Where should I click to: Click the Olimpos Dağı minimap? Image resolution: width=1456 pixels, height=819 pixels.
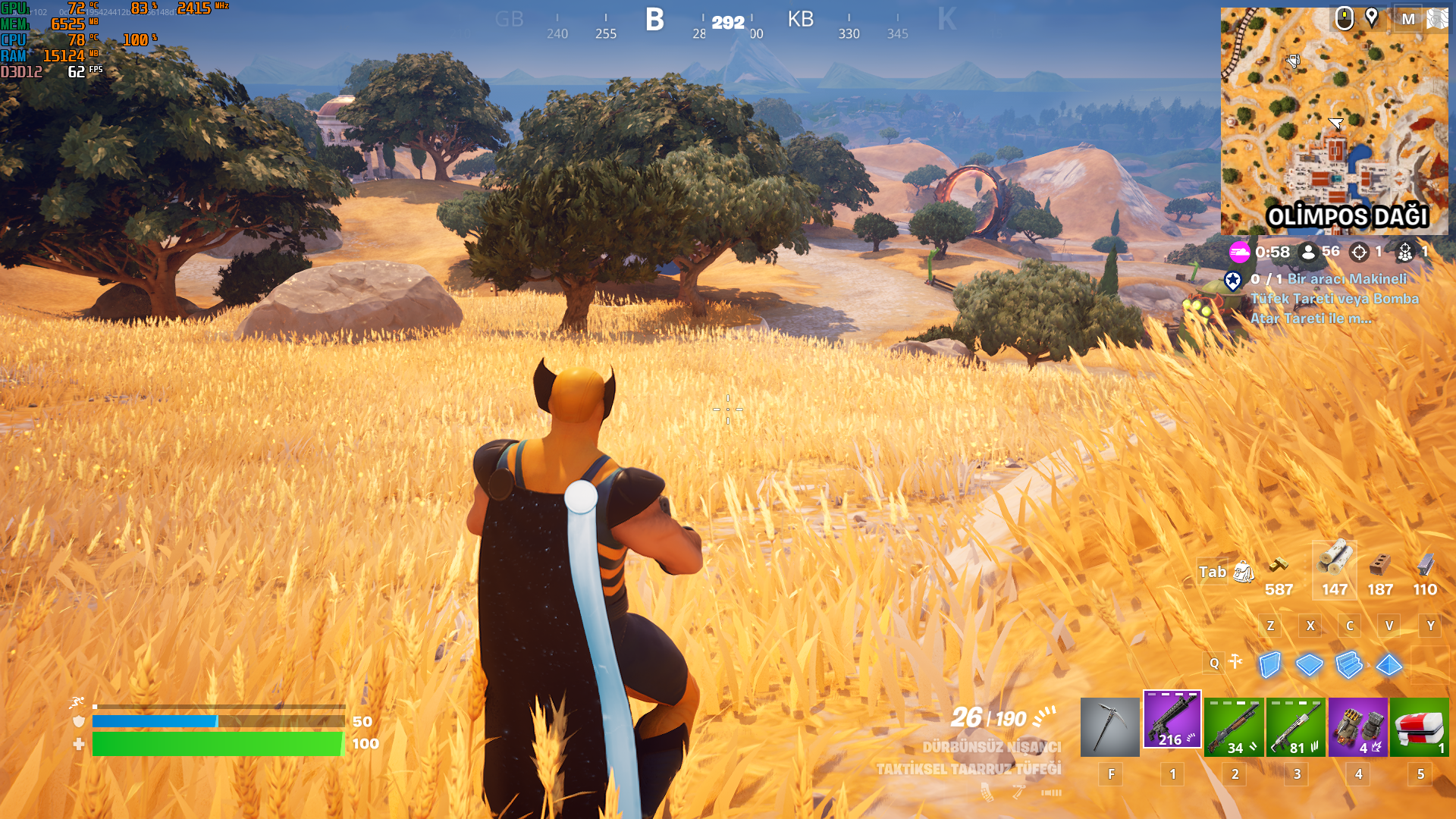click(1334, 121)
